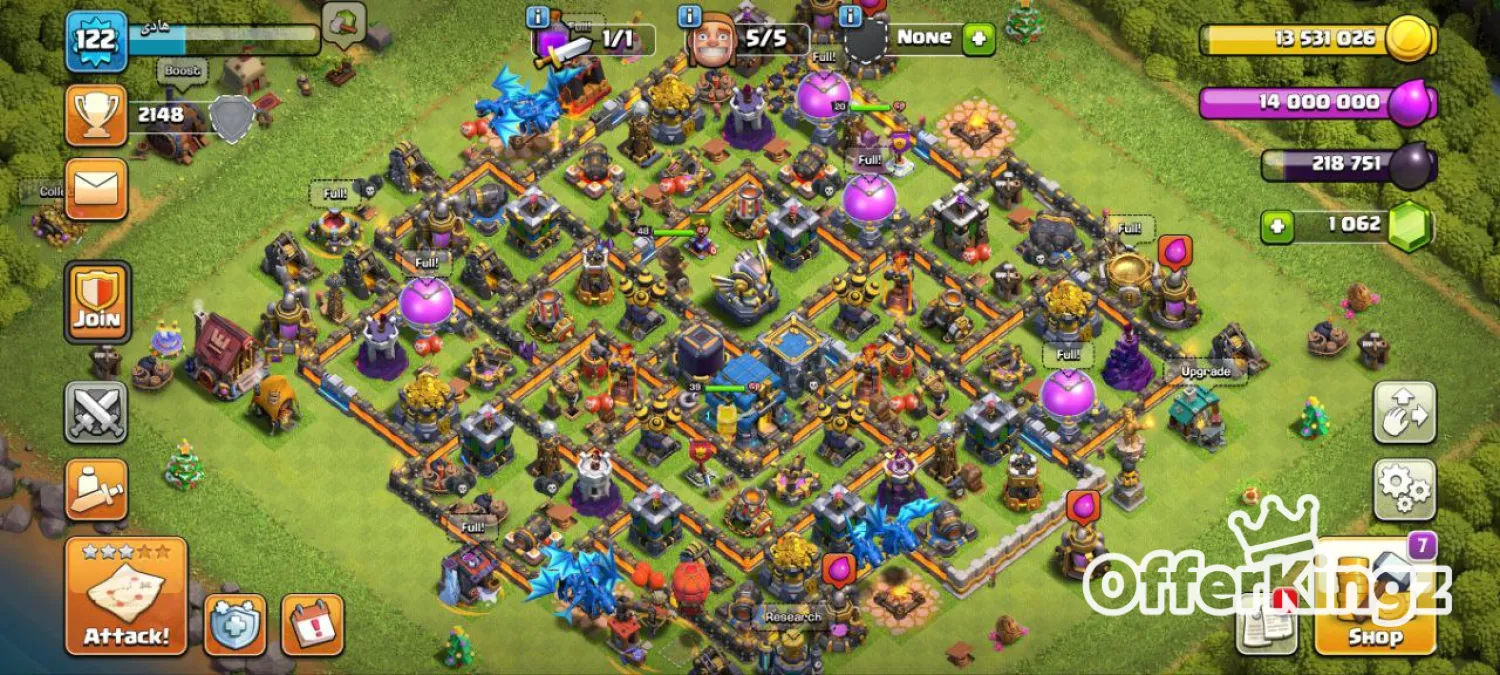The image size is (1500, 675).
Task: Show builder info above the builder face
Action: (688, 16)
